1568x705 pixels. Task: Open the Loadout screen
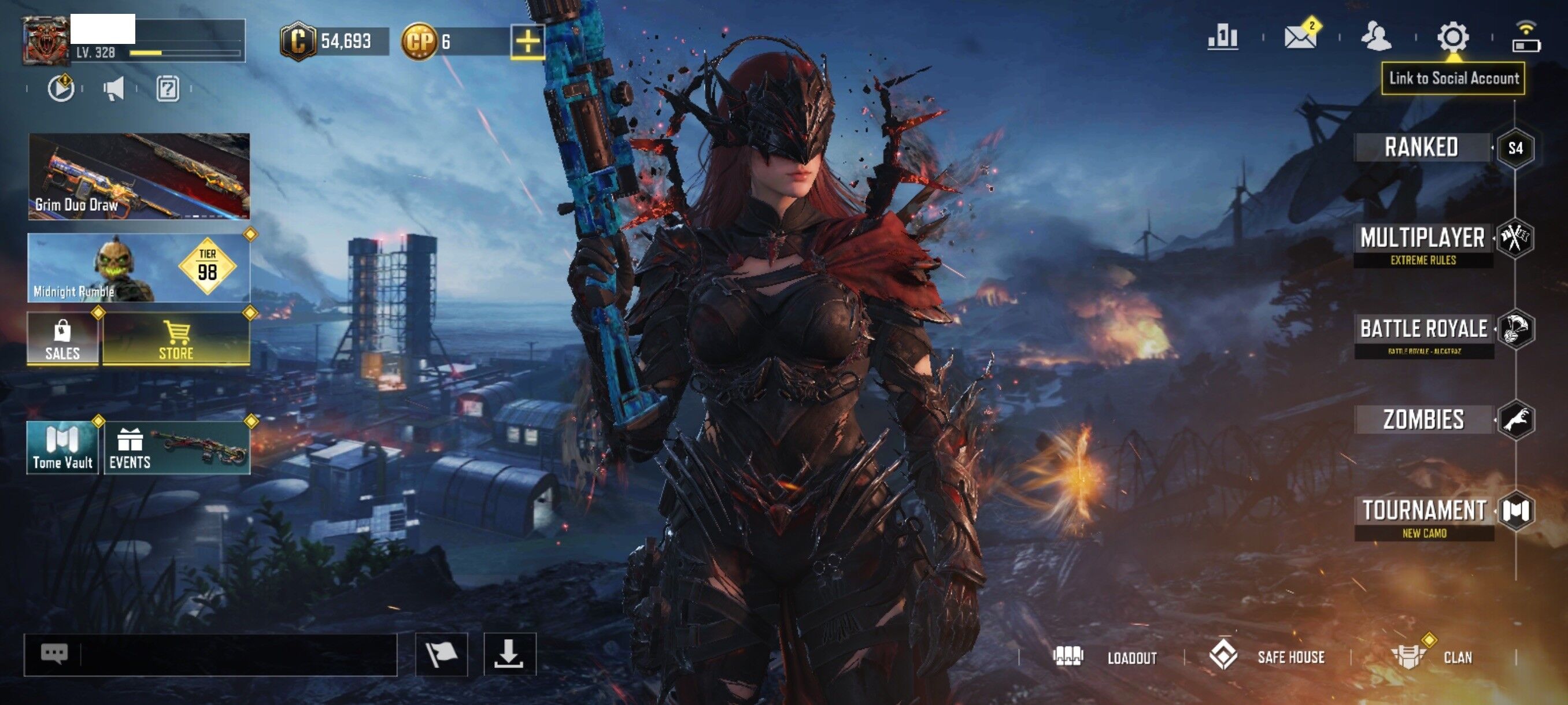point(1105,657)
